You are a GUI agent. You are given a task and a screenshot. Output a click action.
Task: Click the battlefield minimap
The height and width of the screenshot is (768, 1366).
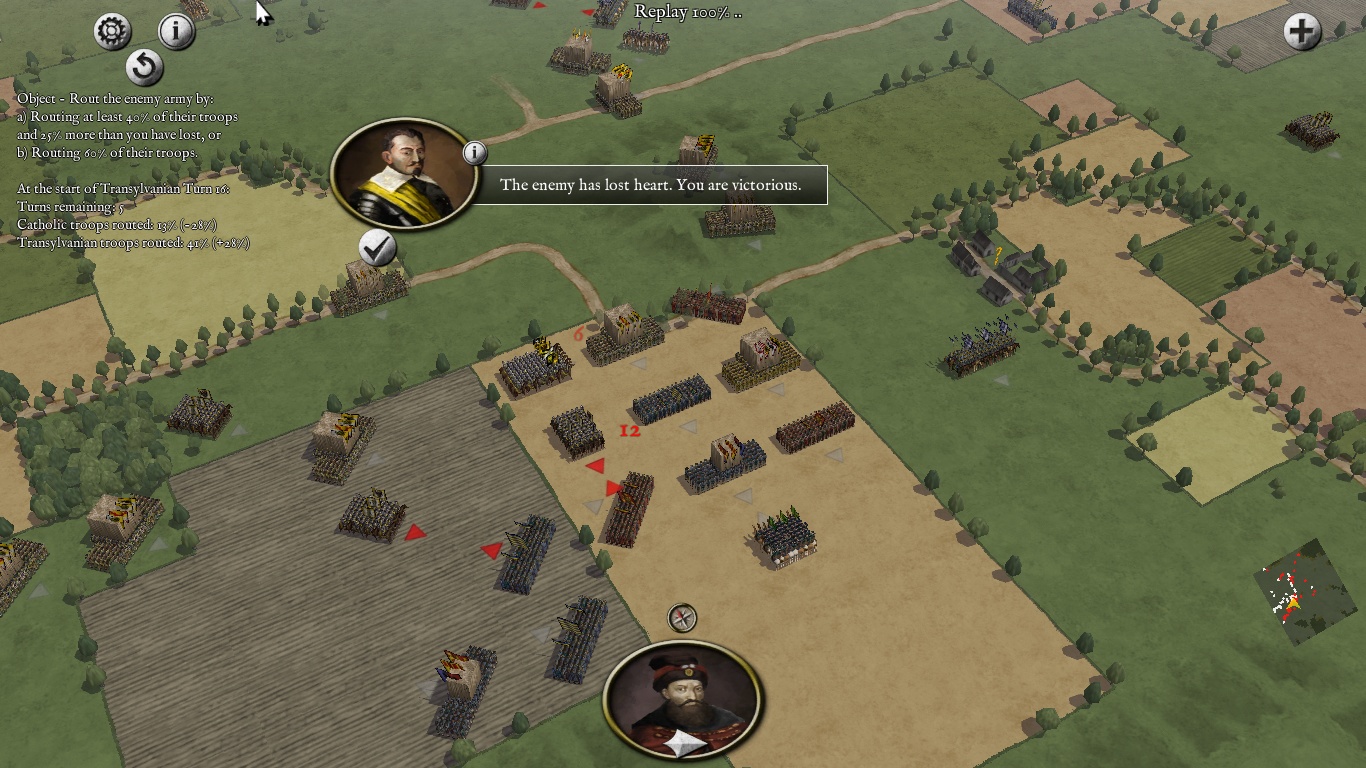click(1305, 592)
